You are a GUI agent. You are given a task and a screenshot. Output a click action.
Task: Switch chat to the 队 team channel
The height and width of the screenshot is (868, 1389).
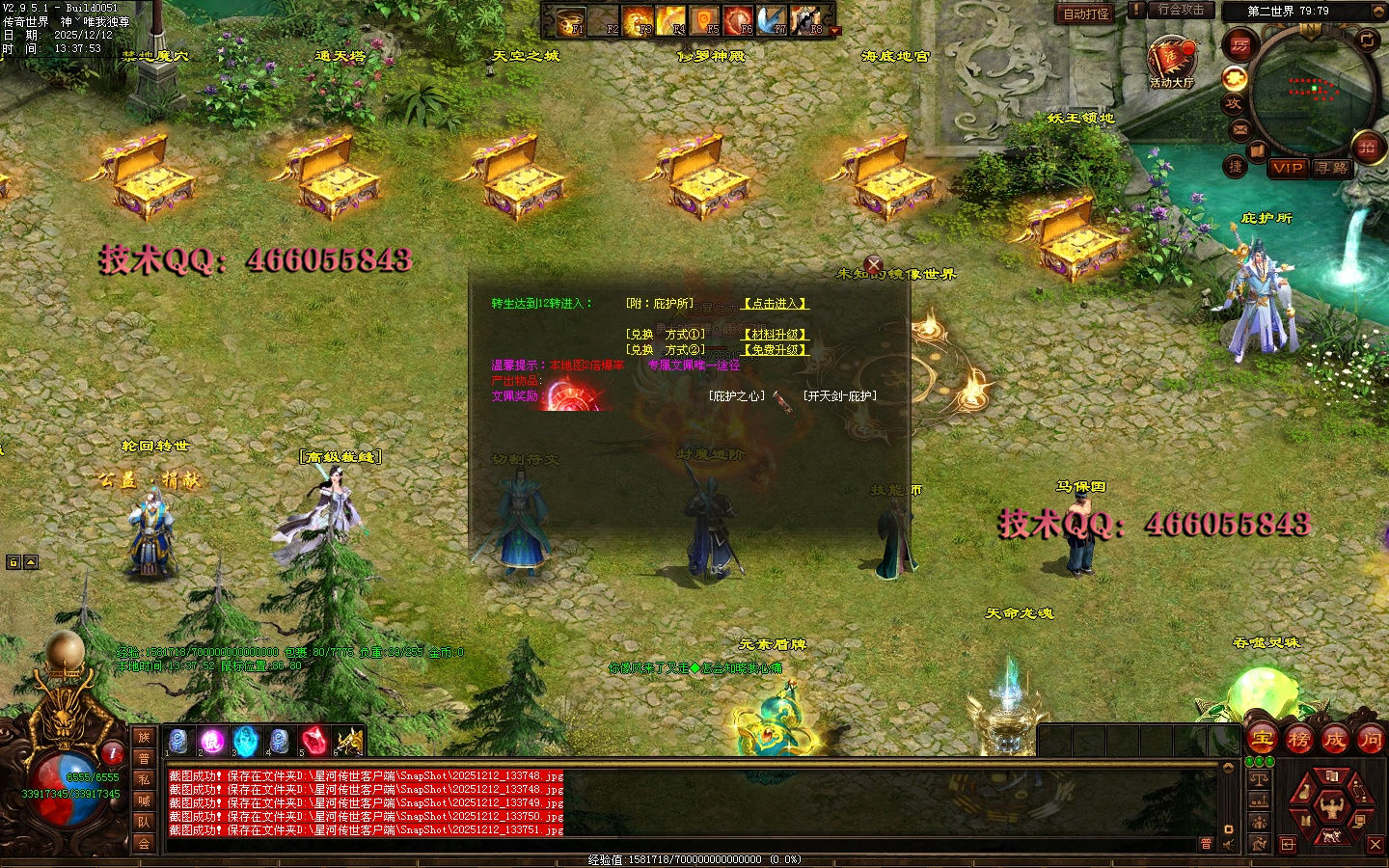[144, 822]
